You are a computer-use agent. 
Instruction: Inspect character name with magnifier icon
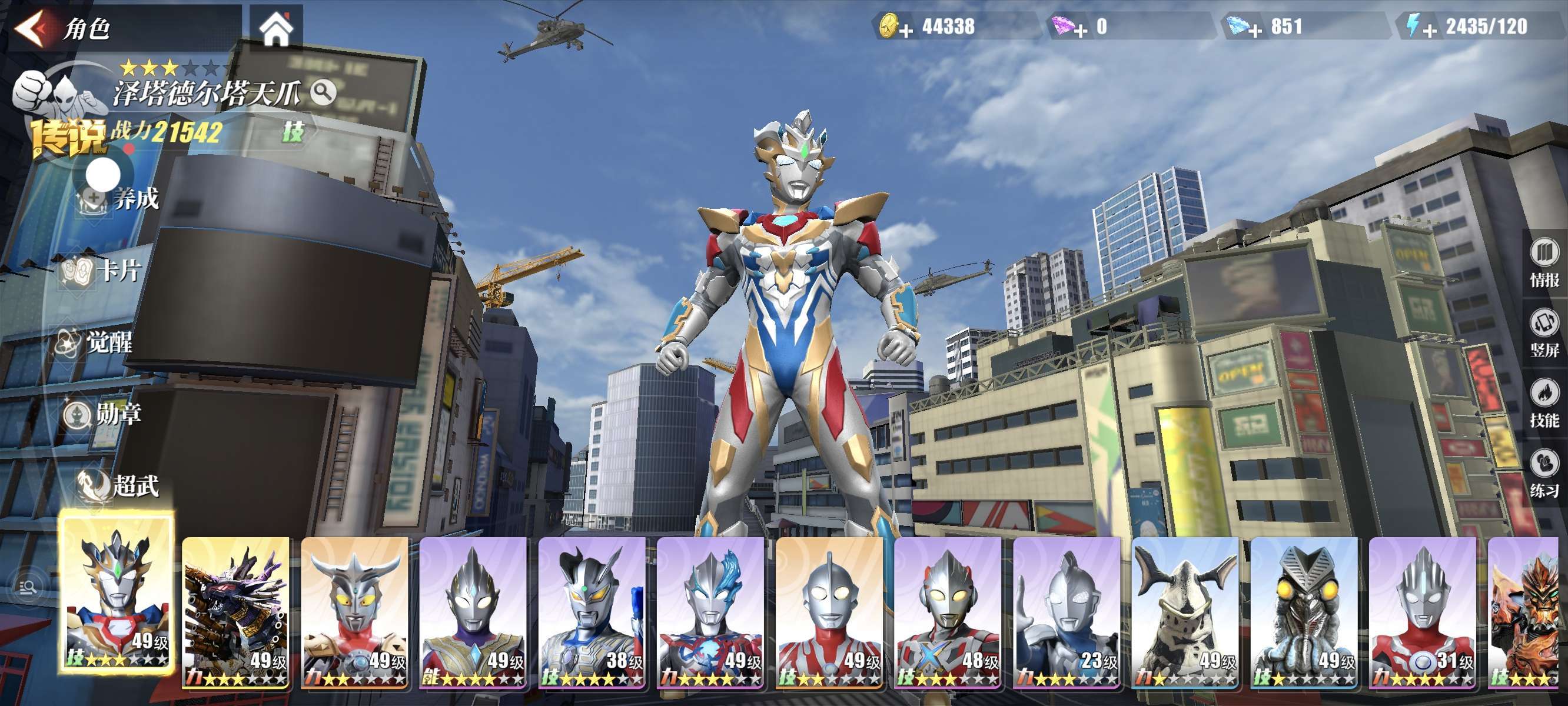(x=323, y=92)
